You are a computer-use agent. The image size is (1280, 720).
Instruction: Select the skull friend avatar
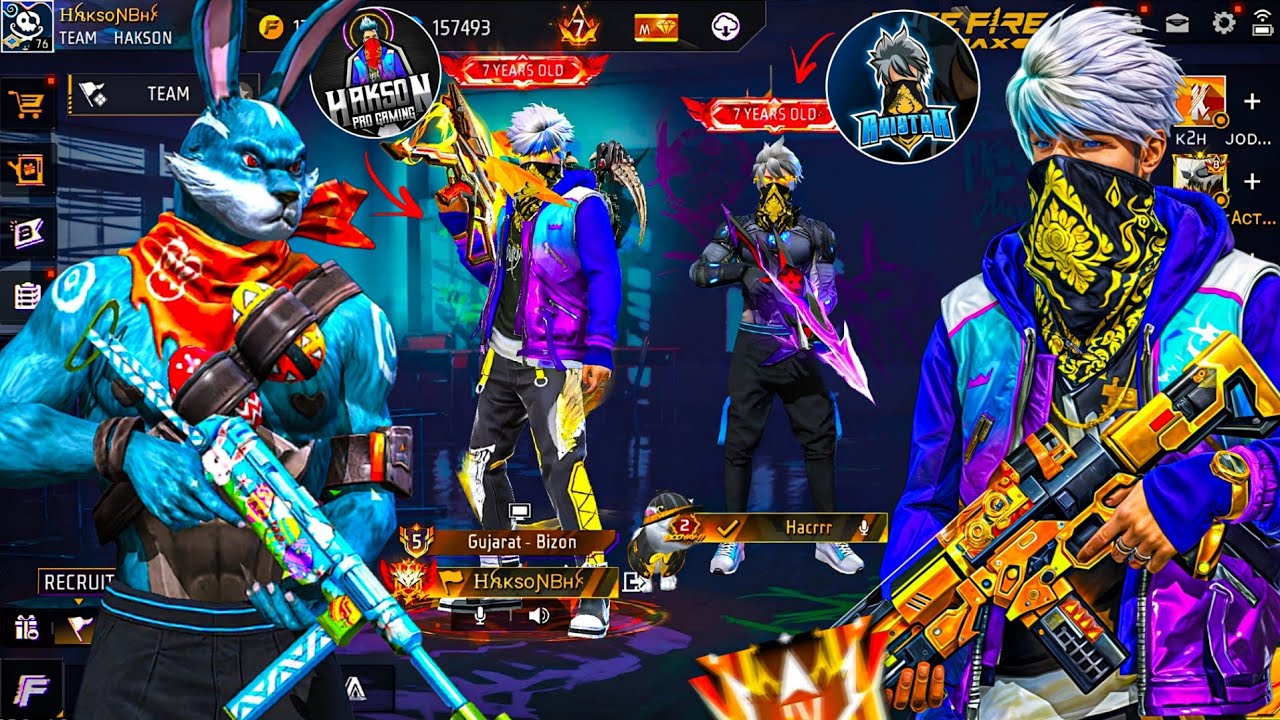point(1199,181)
